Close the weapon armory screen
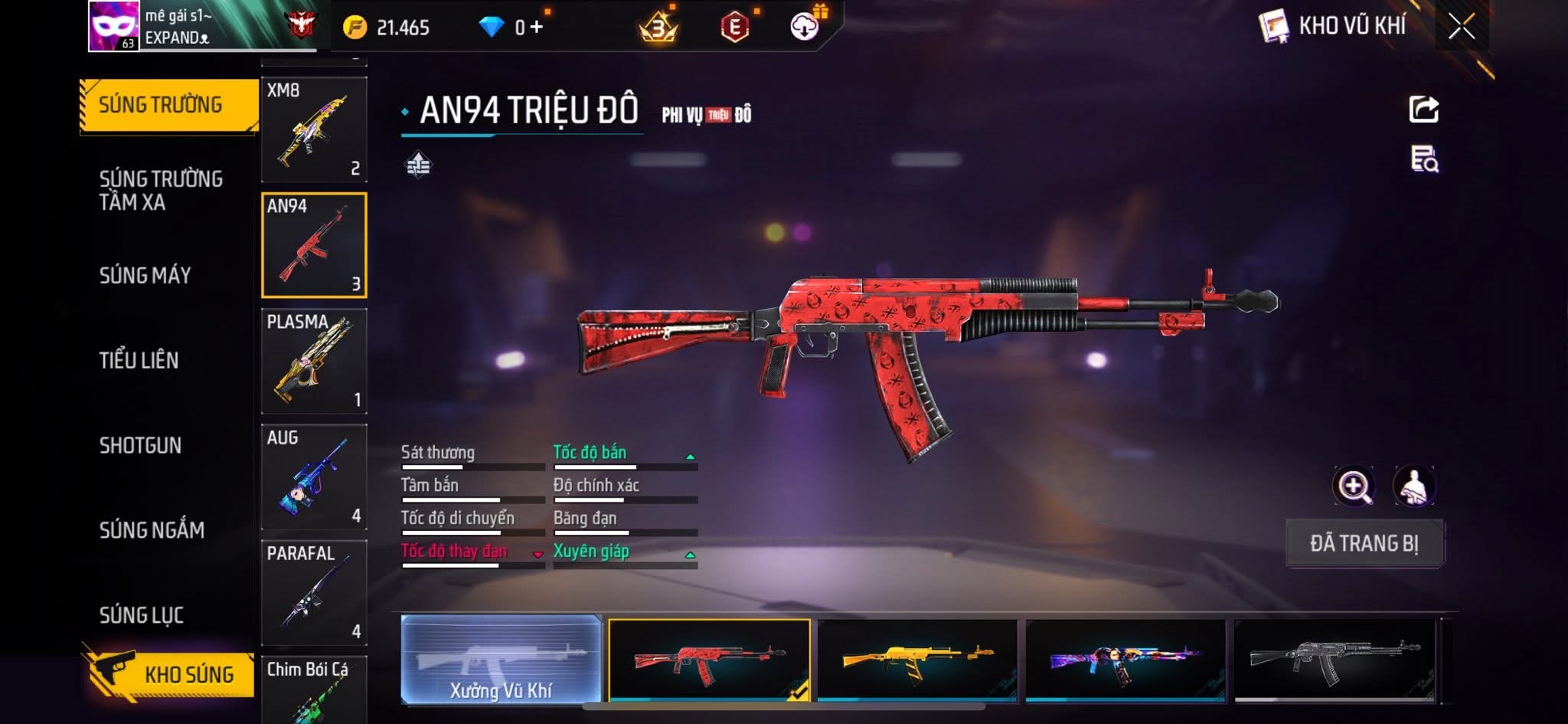This screenshot has height=724, width=1568. pos(1461,27)
